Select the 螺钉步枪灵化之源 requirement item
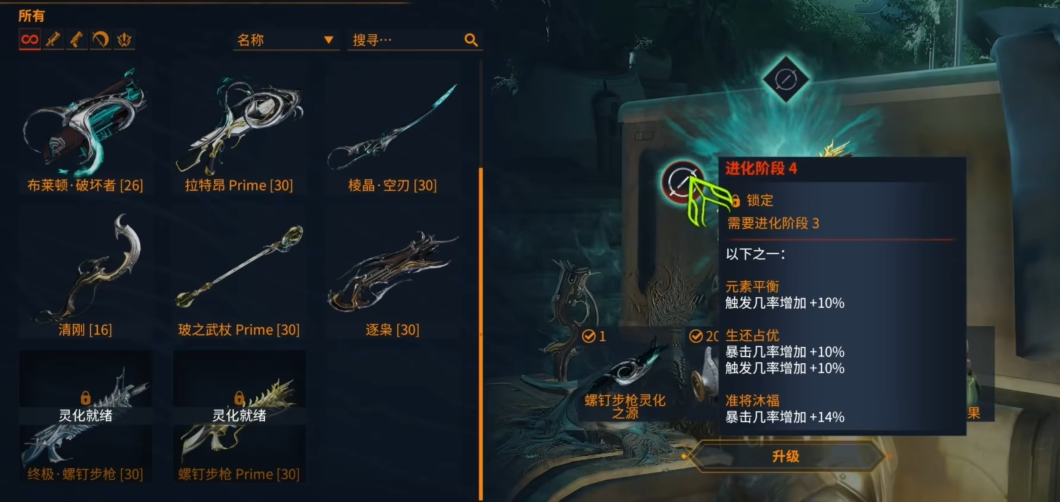1060x502 pixels. coord(625,380)
